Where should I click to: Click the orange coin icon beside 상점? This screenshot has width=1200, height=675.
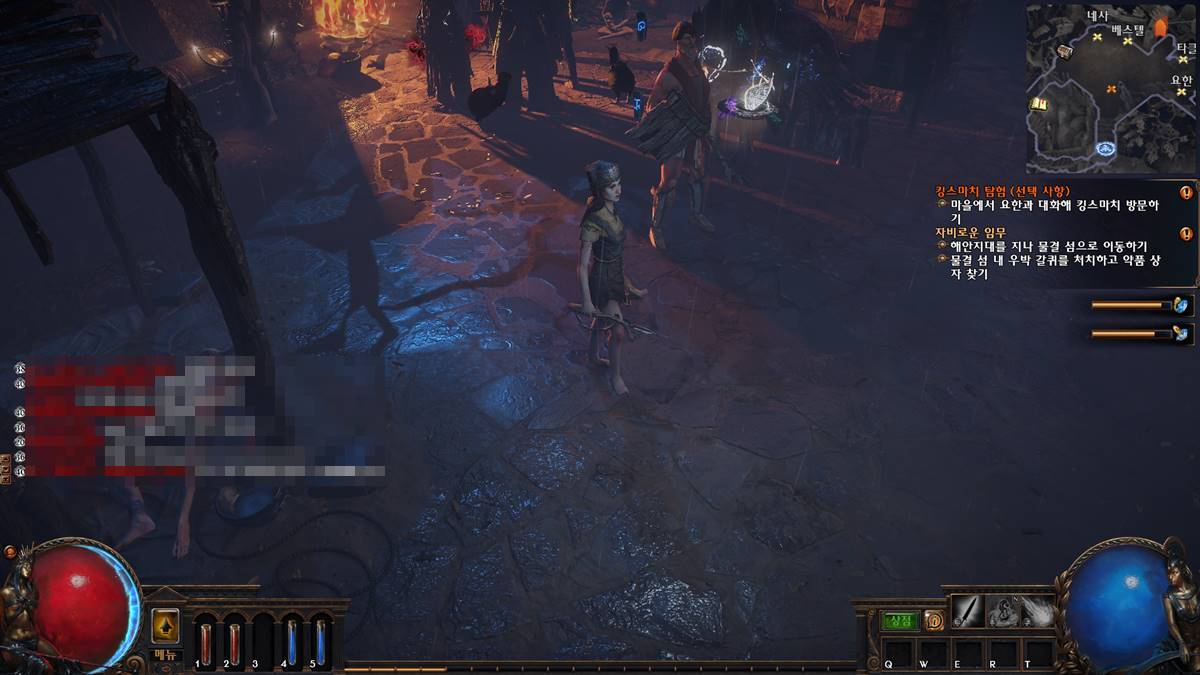[933, 620]
